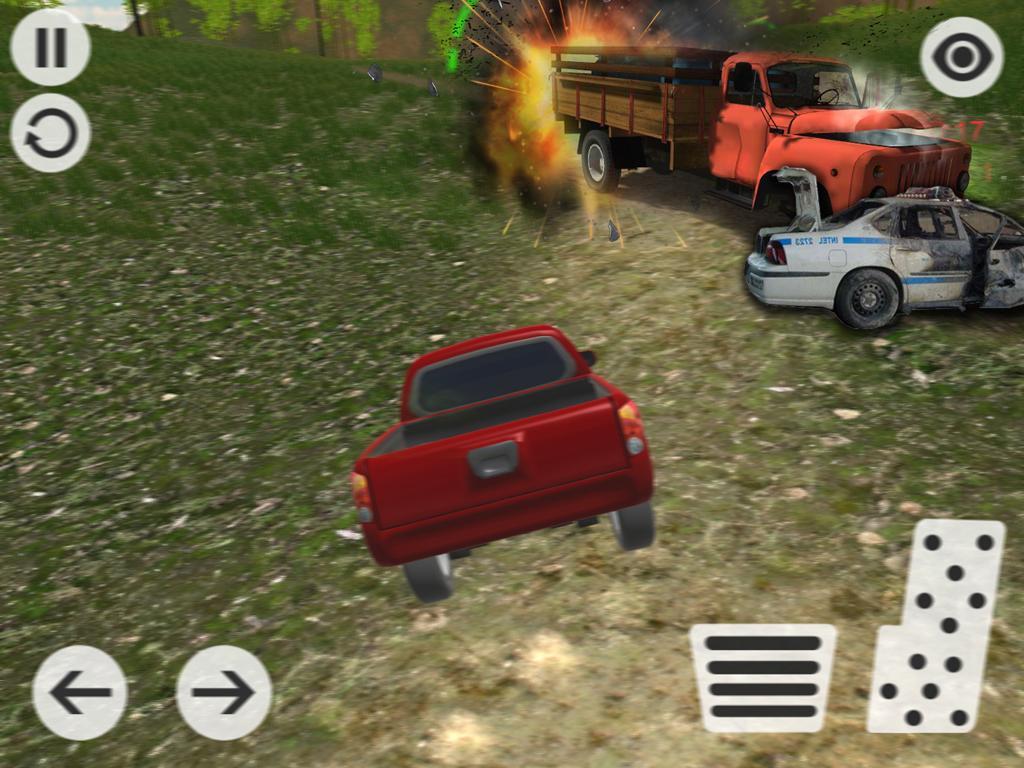Steer left with the left arrow
The image size is (1024, 768).
80,692
